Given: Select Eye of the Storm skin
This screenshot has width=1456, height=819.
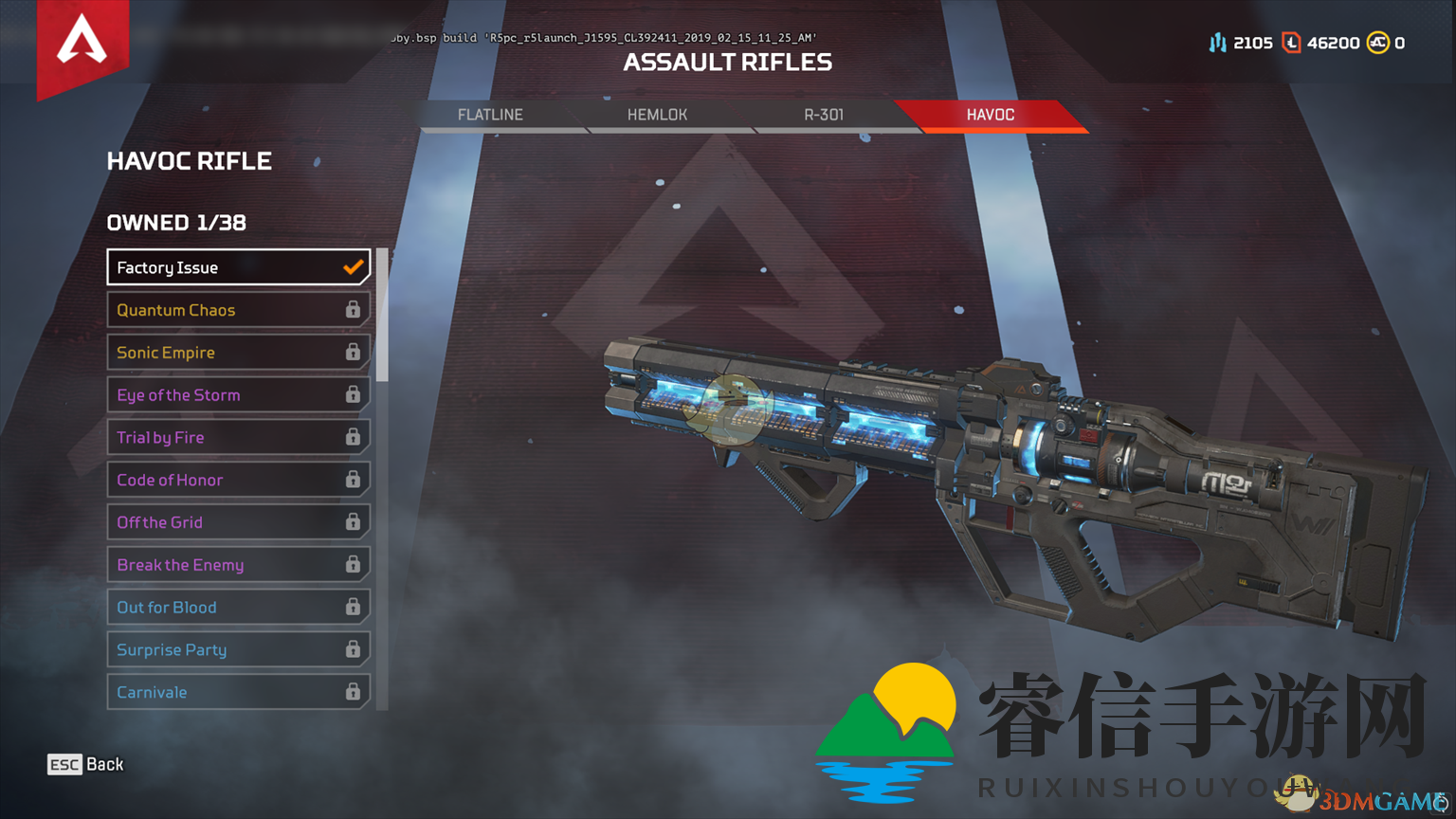Looking at the screenshot, I should tap(238, 395).
